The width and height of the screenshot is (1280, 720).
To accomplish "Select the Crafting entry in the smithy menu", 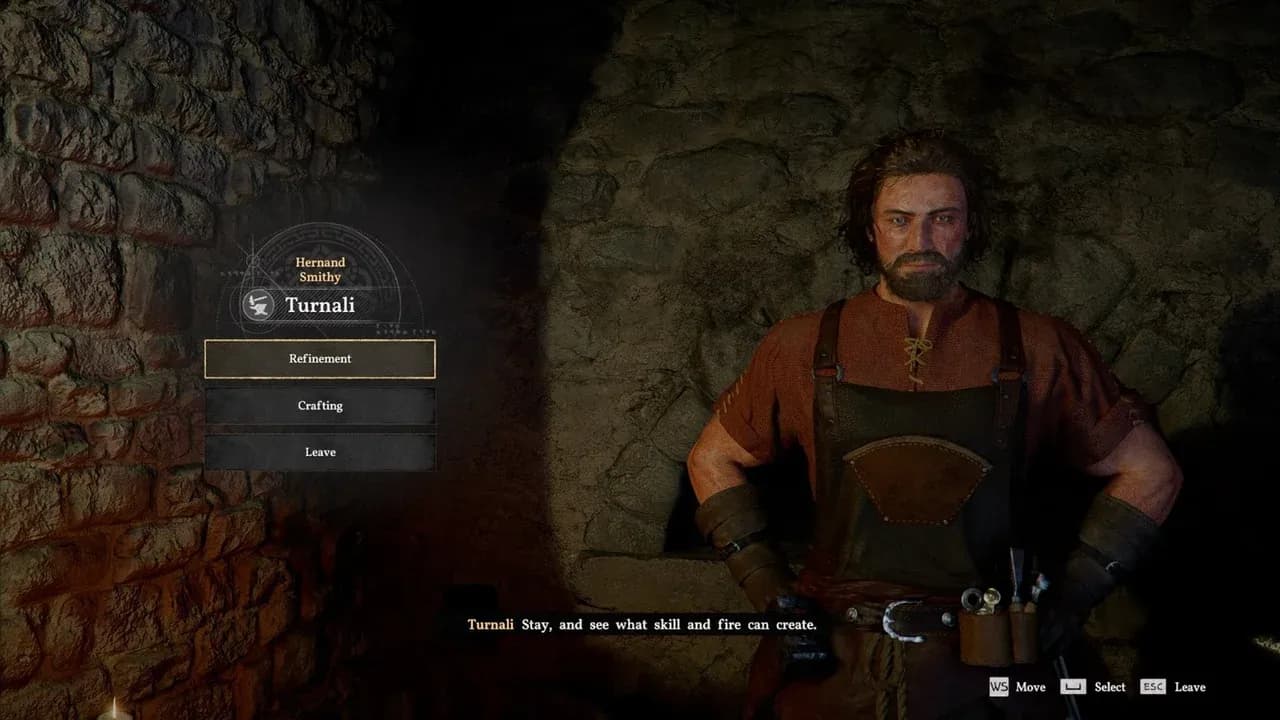I will pos(320,405).
